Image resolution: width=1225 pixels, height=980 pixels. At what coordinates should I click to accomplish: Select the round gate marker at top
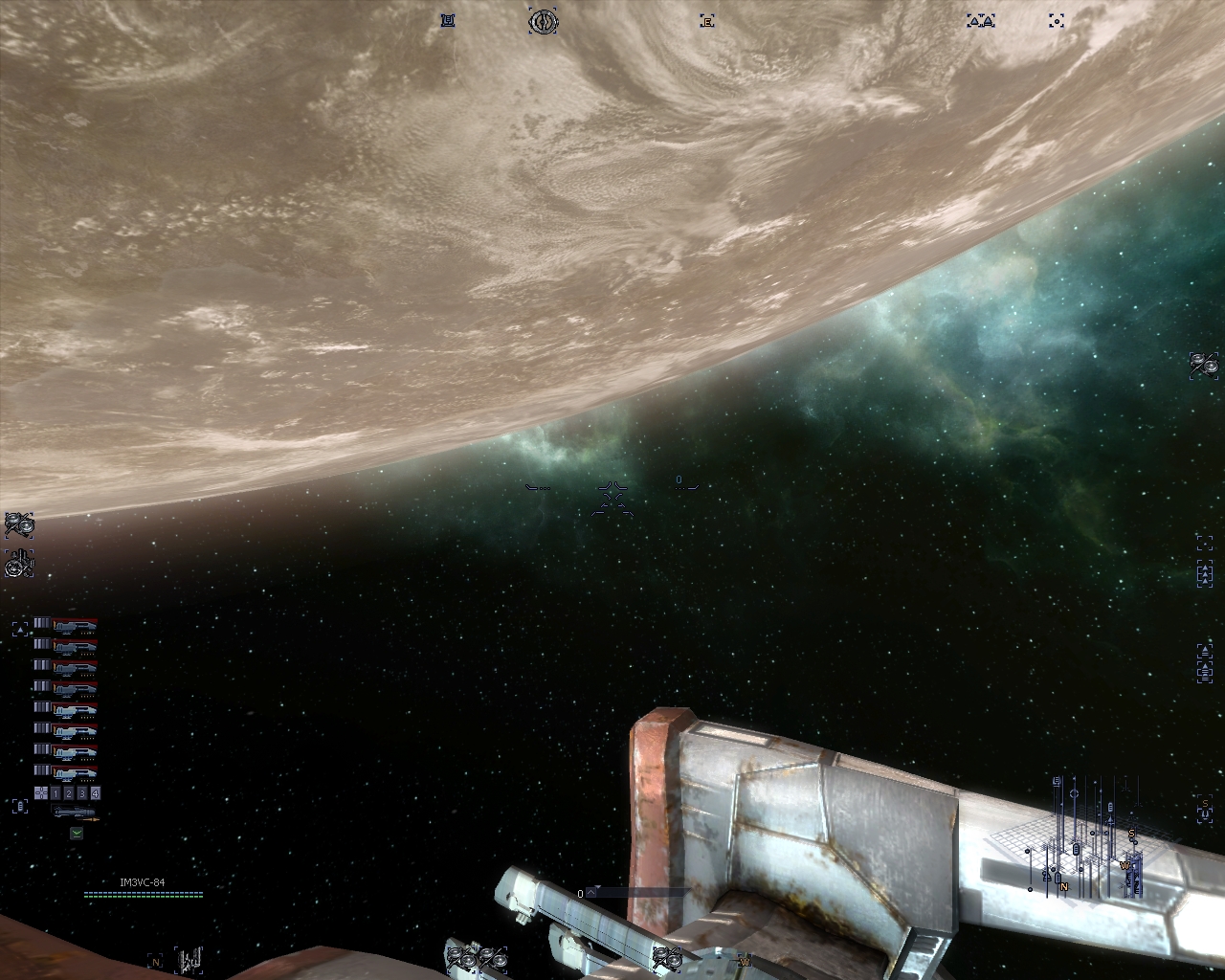544,20
